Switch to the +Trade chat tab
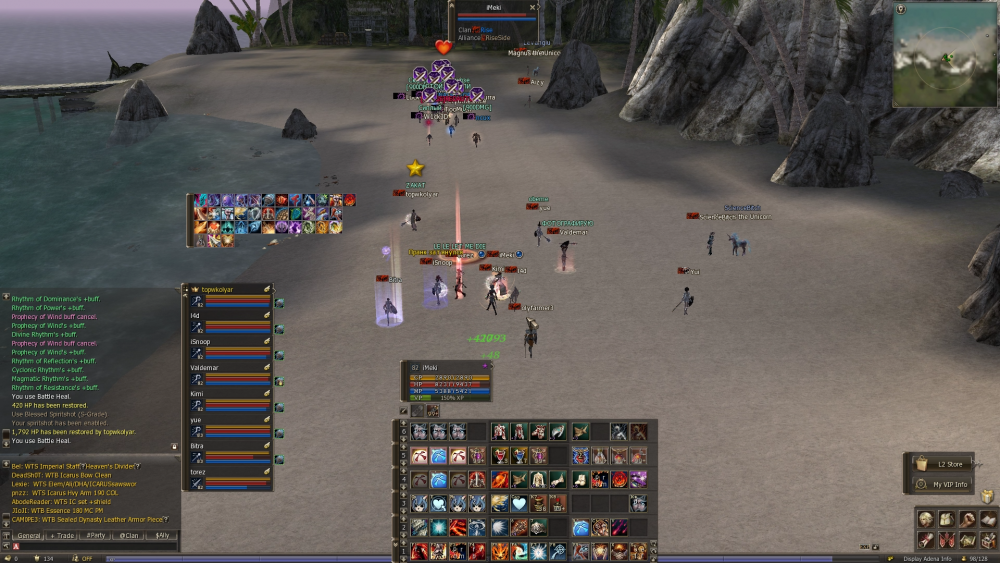This screenshot has width=1000, height=563. (x=62, y=536)
